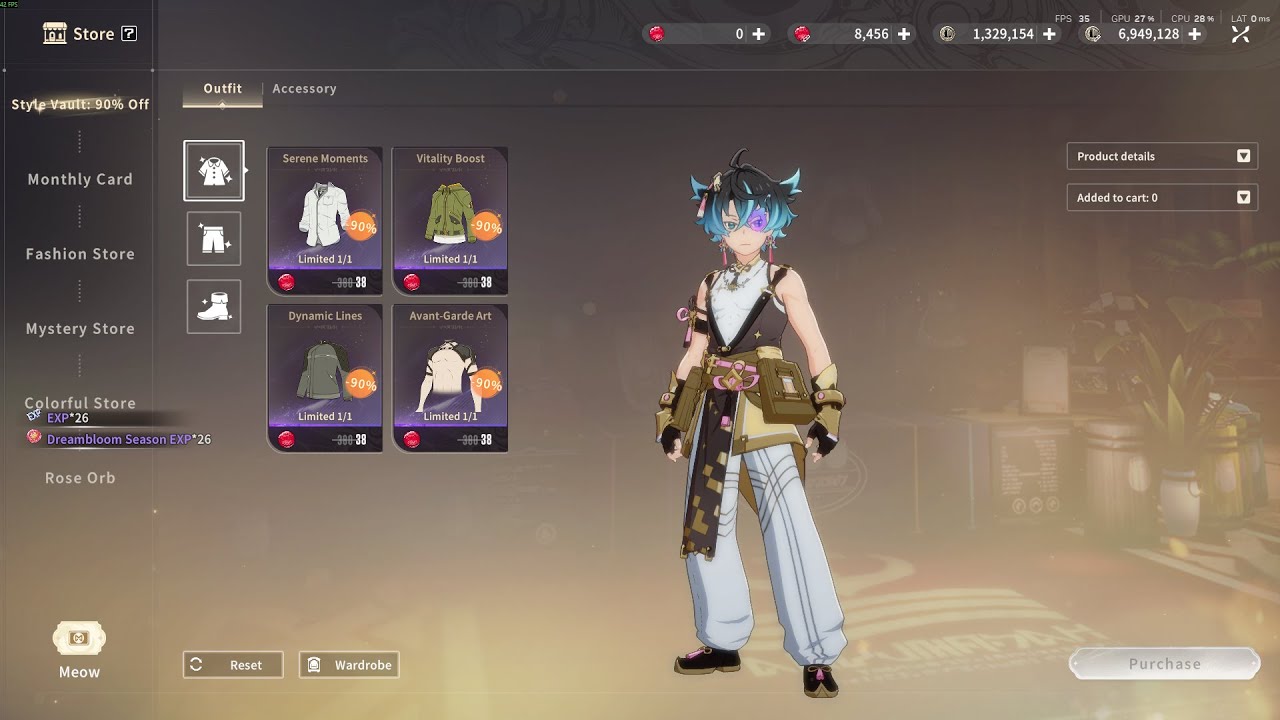Open the Monthly Card section
The width and height of the screenshot is (1280, 720).
[x=80, y=179]
